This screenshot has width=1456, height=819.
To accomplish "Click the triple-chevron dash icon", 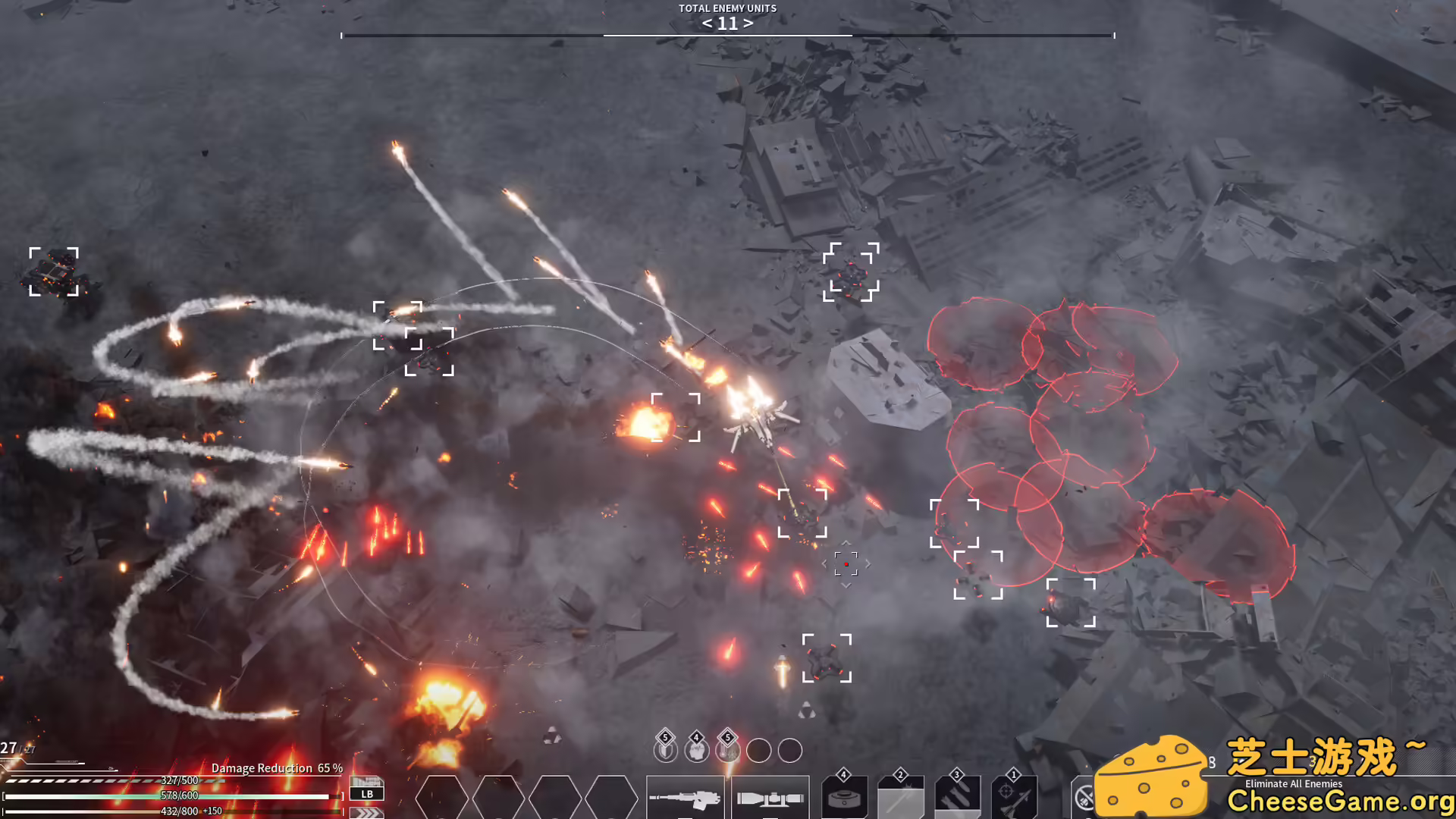I will [367, 812].
